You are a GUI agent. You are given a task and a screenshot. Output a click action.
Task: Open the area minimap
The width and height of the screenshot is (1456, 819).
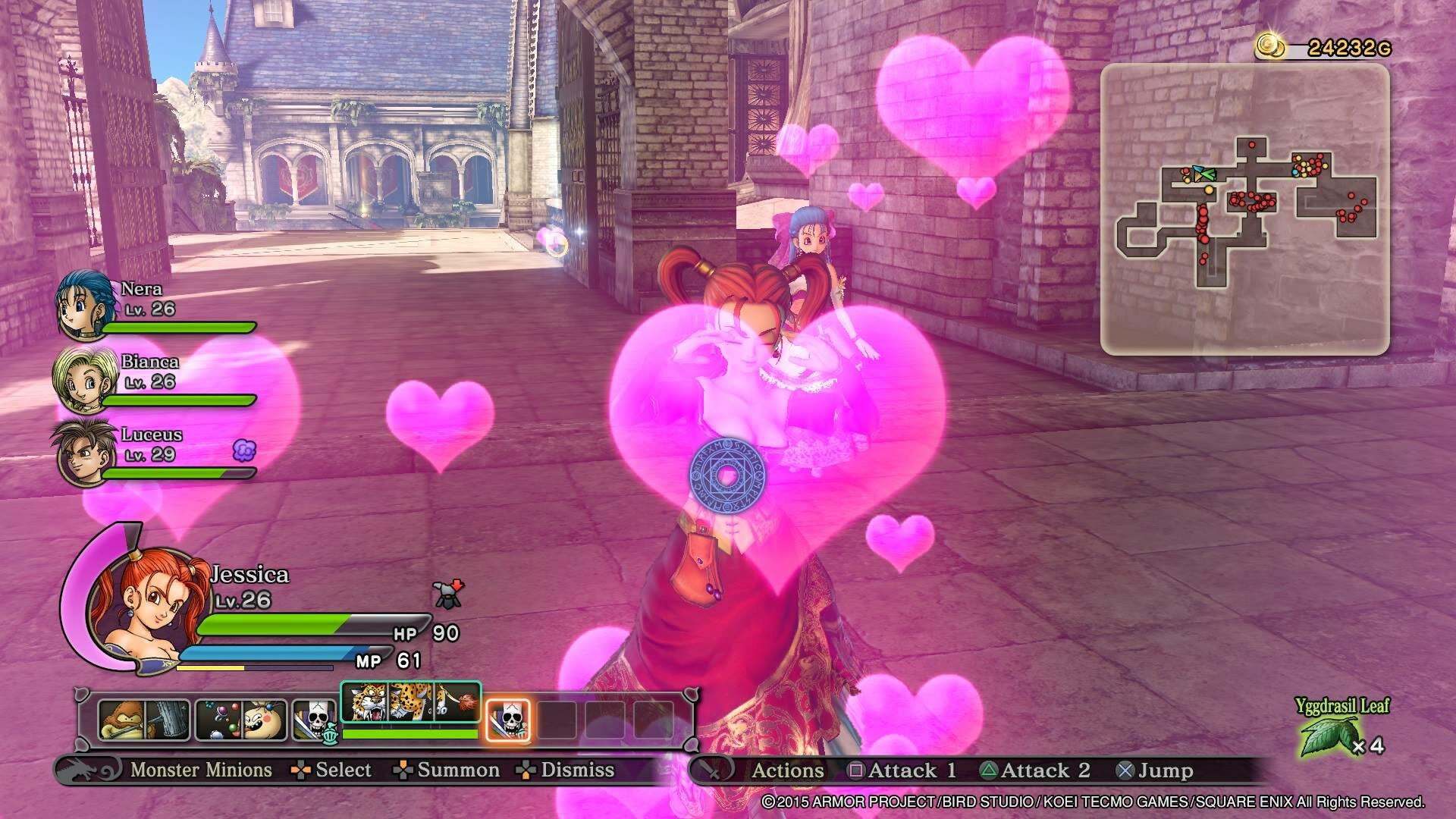(1244, 209)
